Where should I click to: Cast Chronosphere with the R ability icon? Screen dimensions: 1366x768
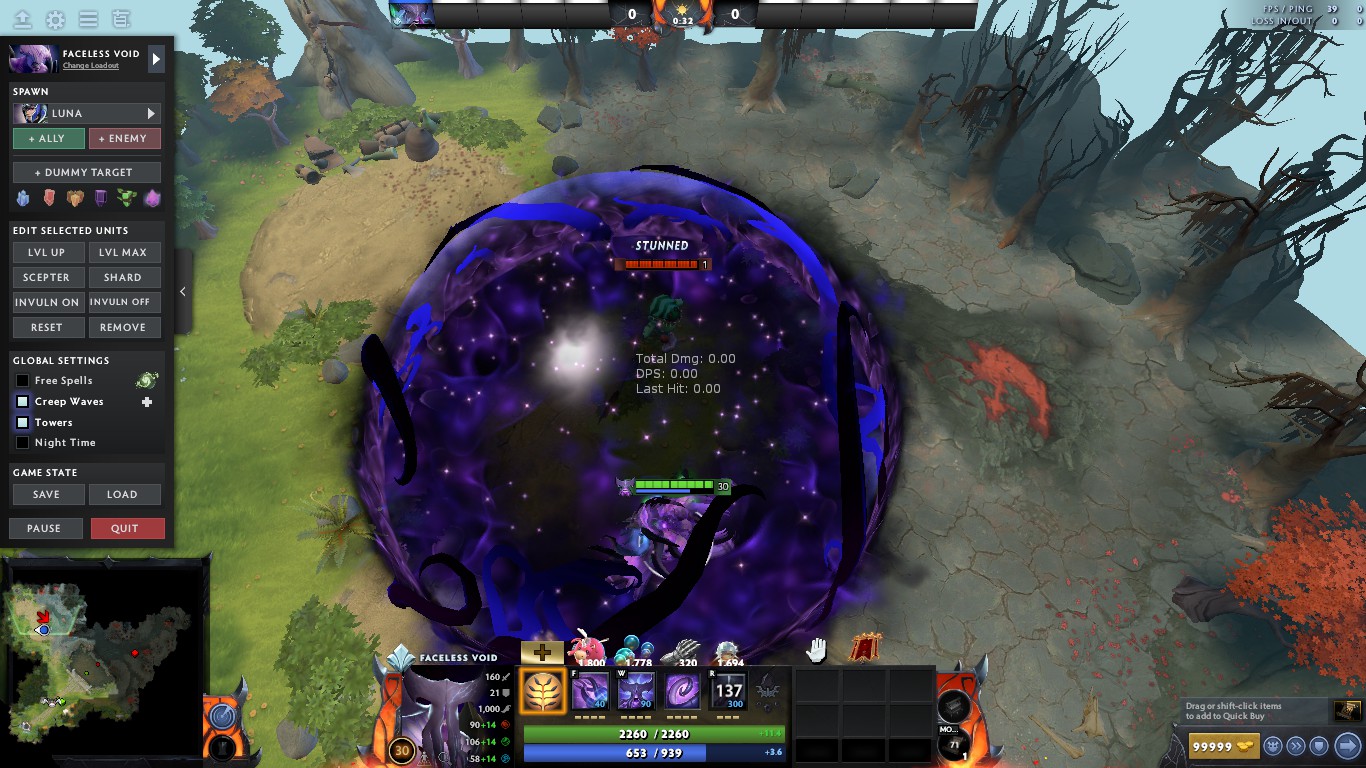(727, 690)
